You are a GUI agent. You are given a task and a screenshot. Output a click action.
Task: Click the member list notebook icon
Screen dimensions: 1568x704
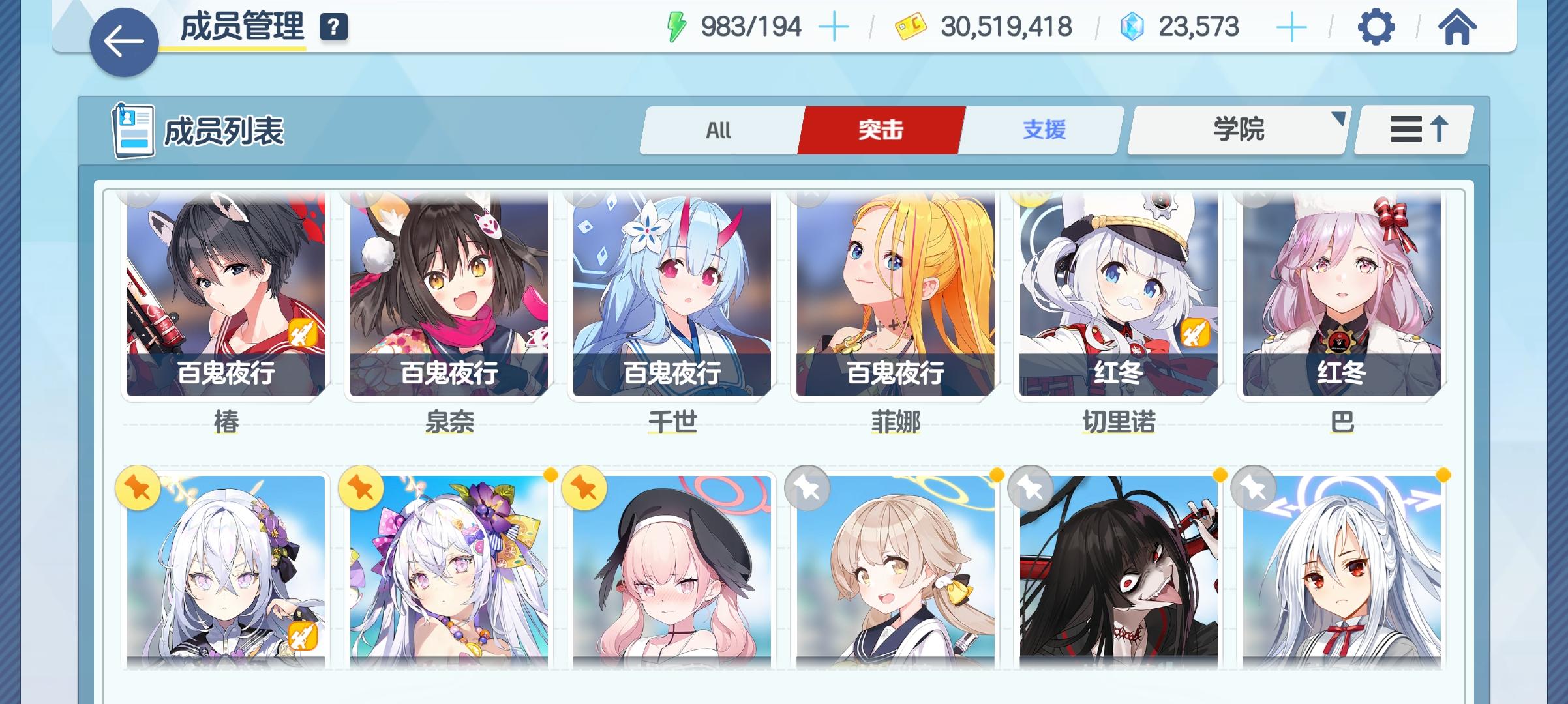coord(133,129)
